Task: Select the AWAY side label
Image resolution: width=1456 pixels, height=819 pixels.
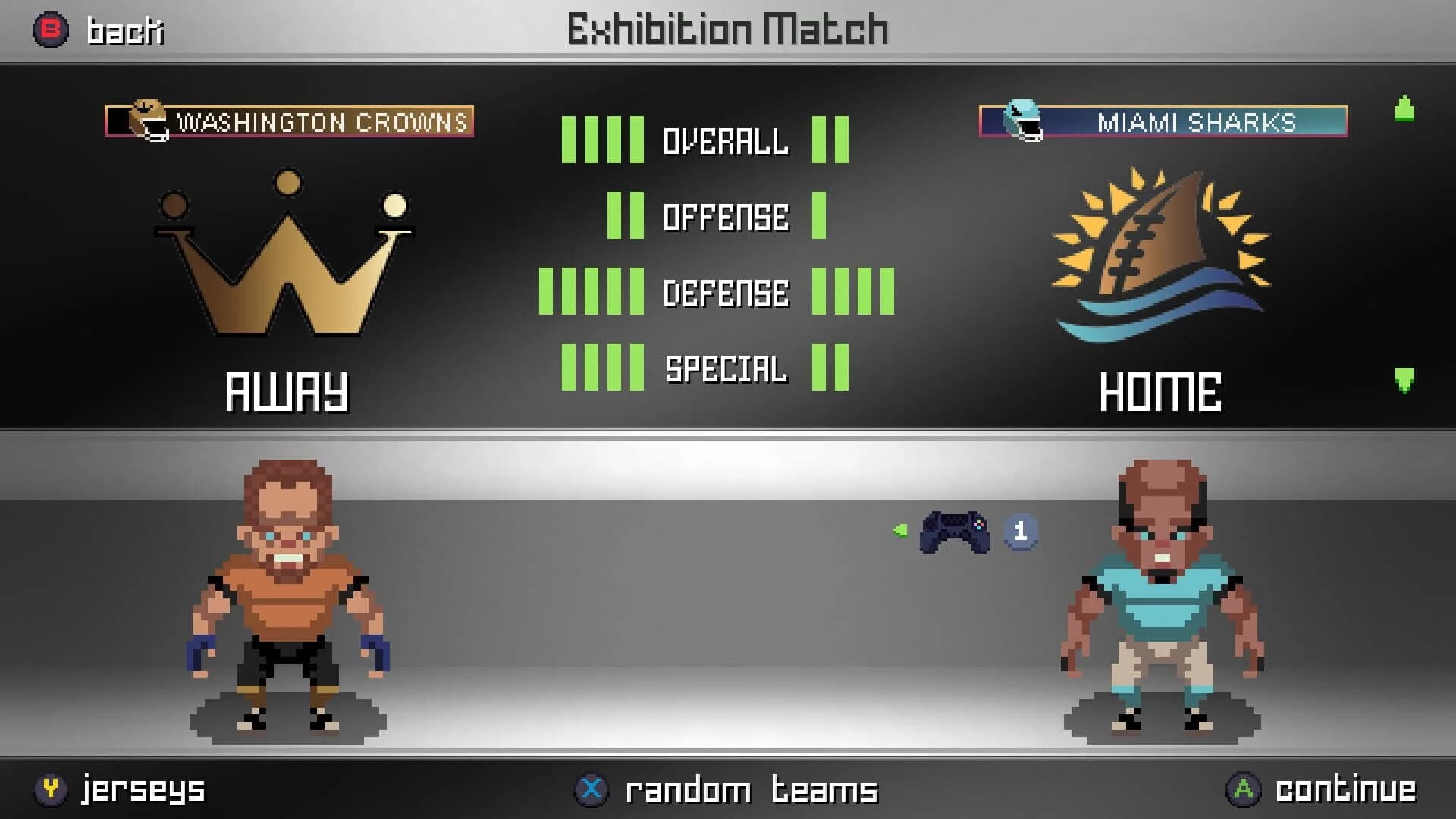Action: tap(287, 391)
